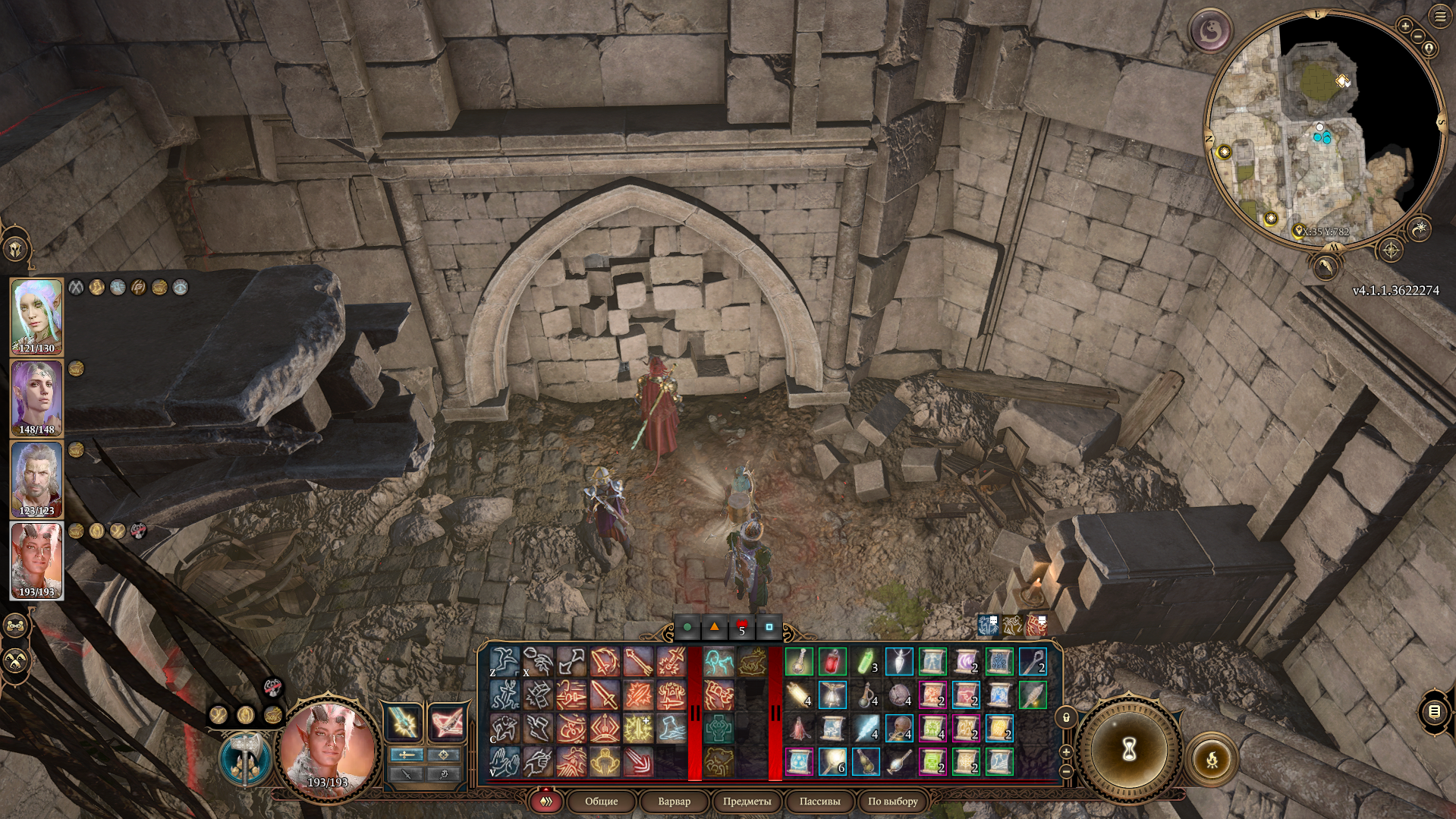Viewport: 1456px width, 819px height.
Task: Click the end turn hourglass button
Action: pyautogui.click(x=1128, y=749)
